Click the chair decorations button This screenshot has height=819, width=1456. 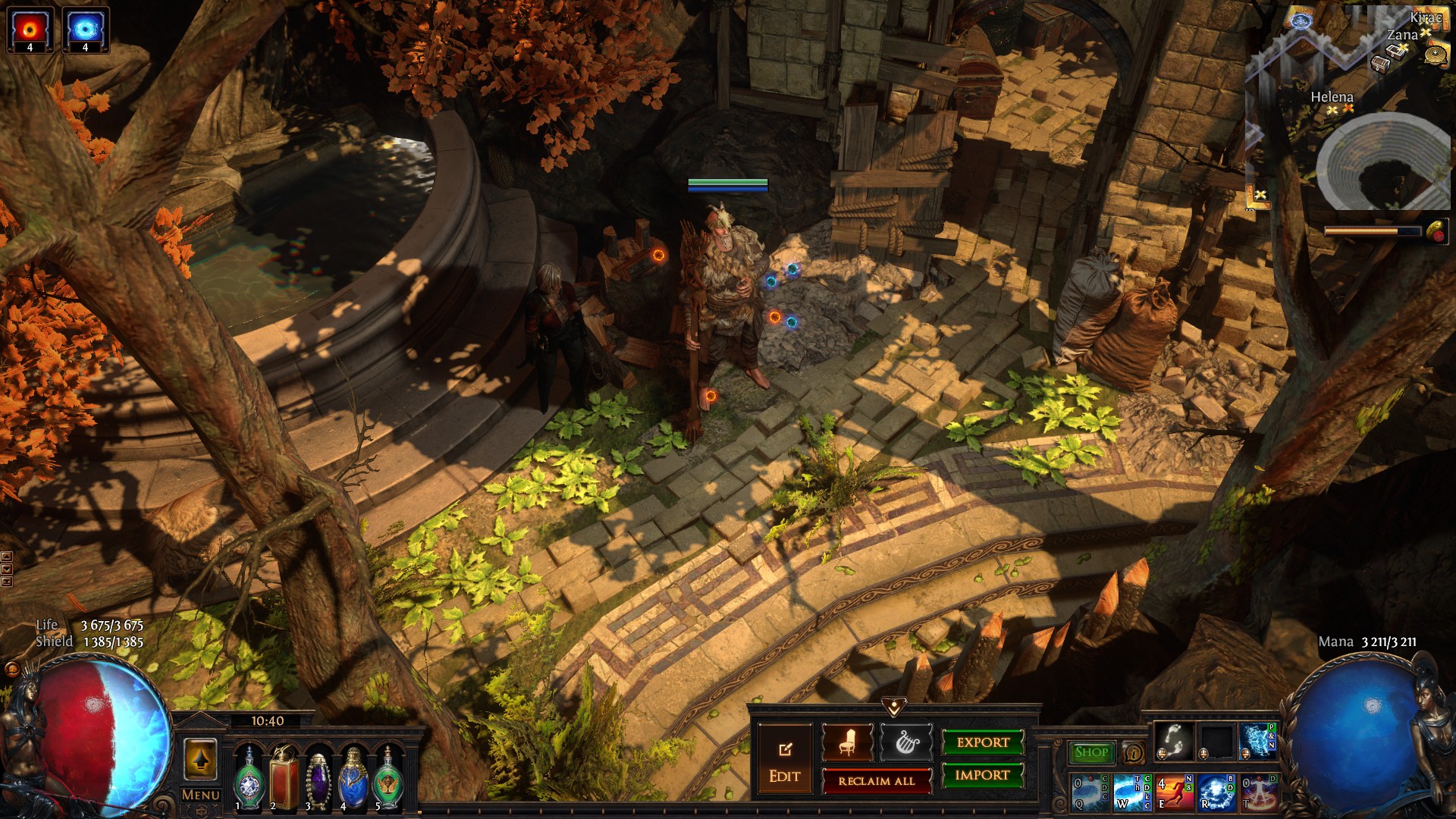pyautogui.click(x=847, y=743)
